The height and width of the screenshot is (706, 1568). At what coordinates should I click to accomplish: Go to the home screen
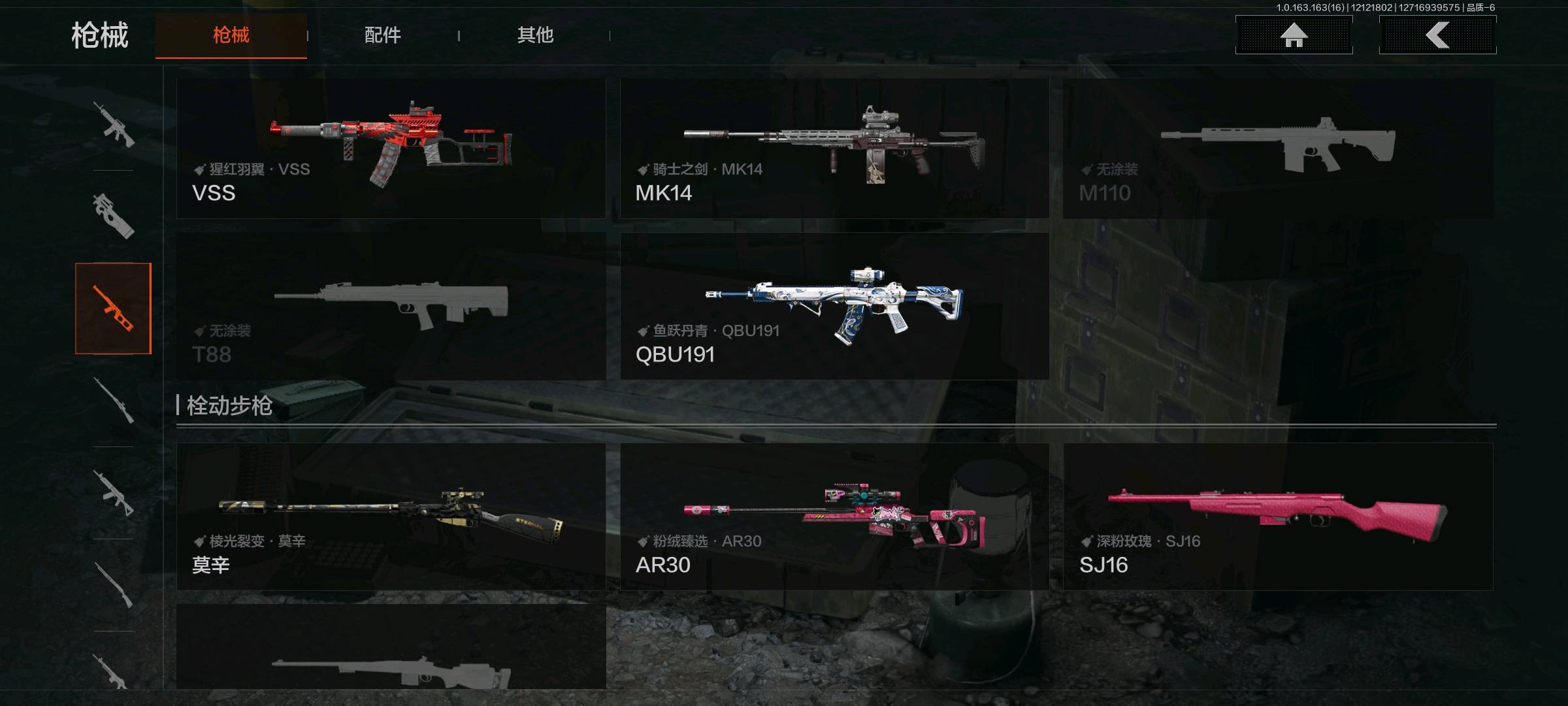click(1294, 35)
